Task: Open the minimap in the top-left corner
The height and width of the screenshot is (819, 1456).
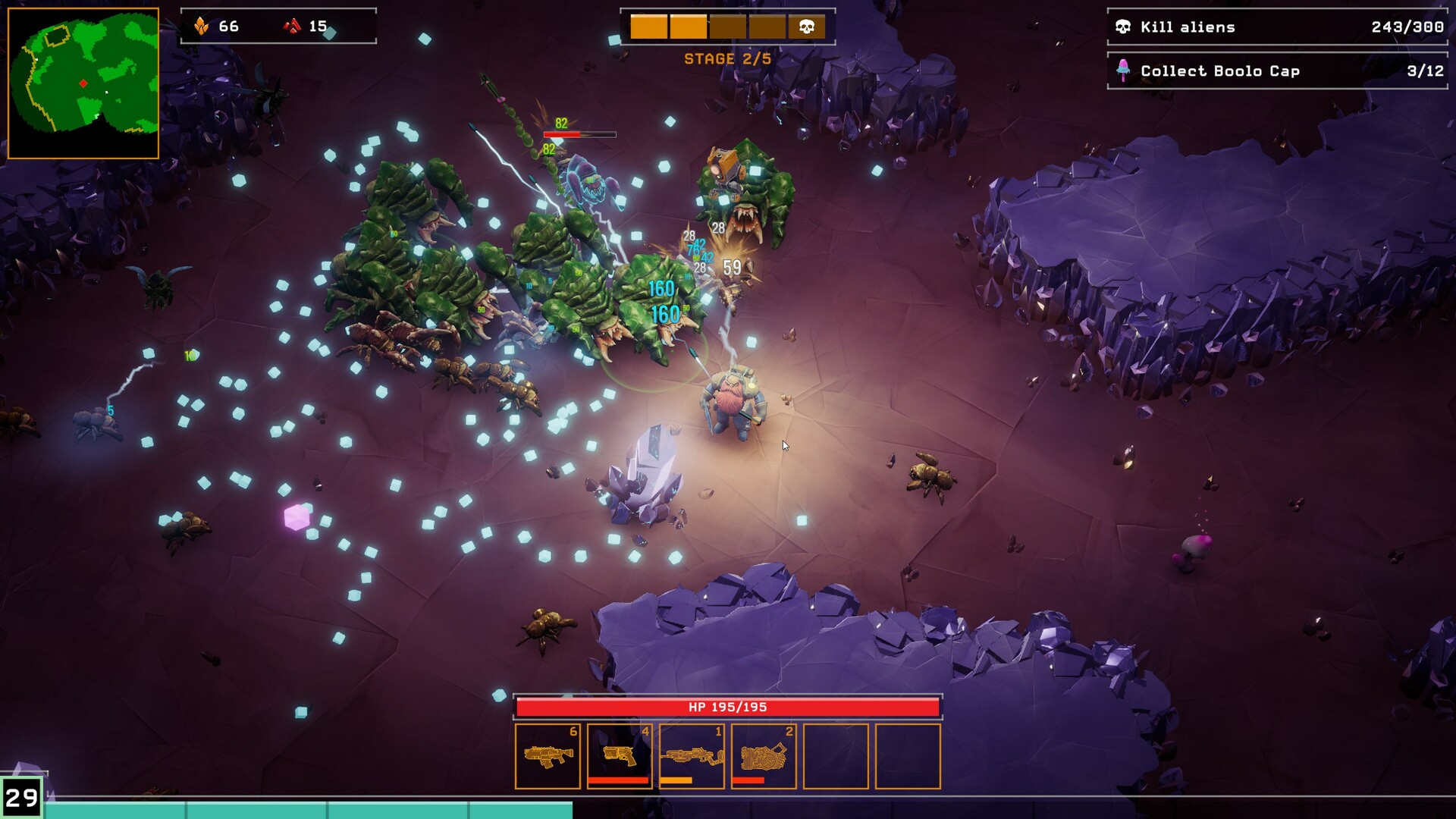Action: pos(83,80)
